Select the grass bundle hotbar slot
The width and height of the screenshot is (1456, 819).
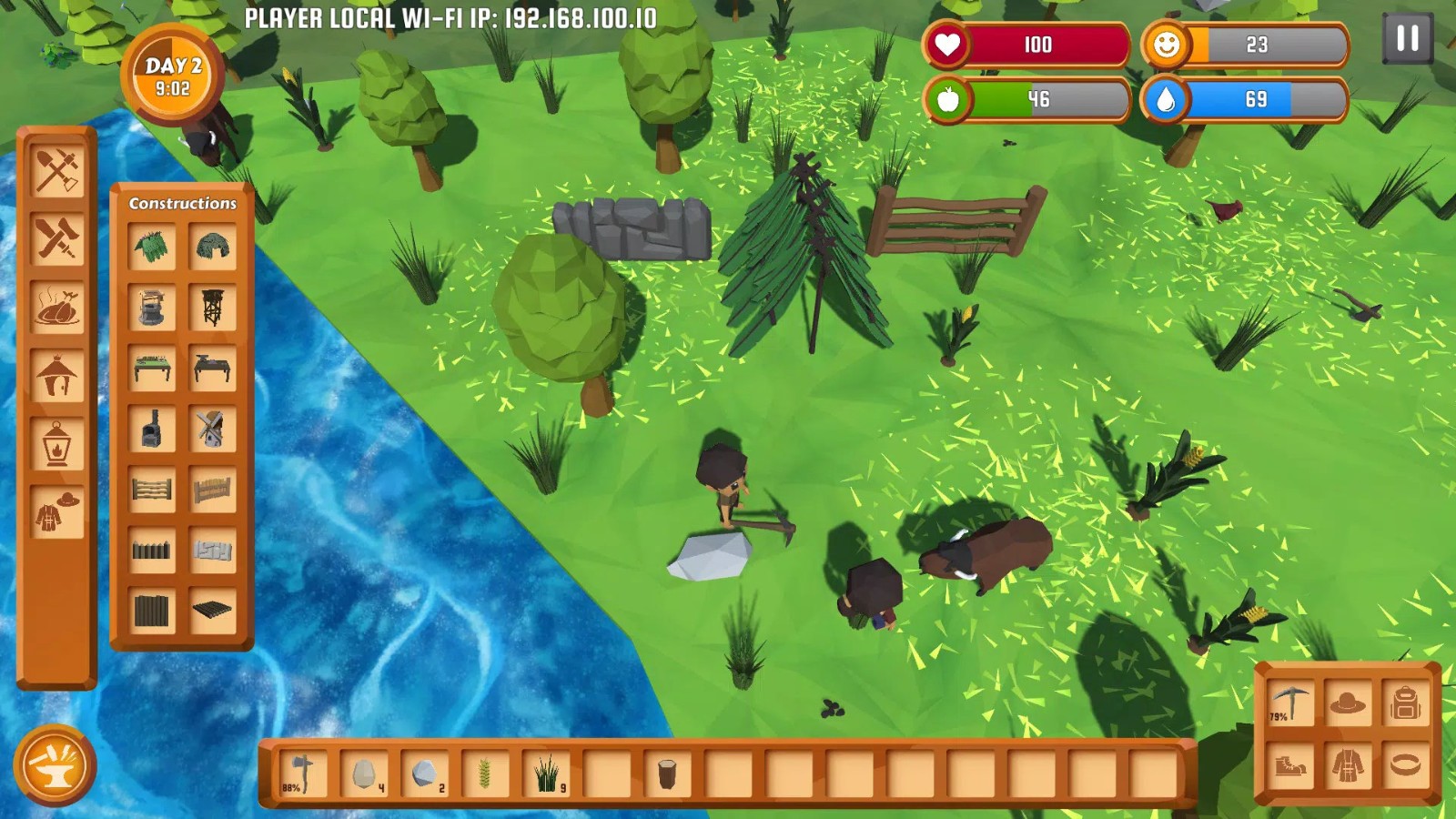[x=546, y=774]
